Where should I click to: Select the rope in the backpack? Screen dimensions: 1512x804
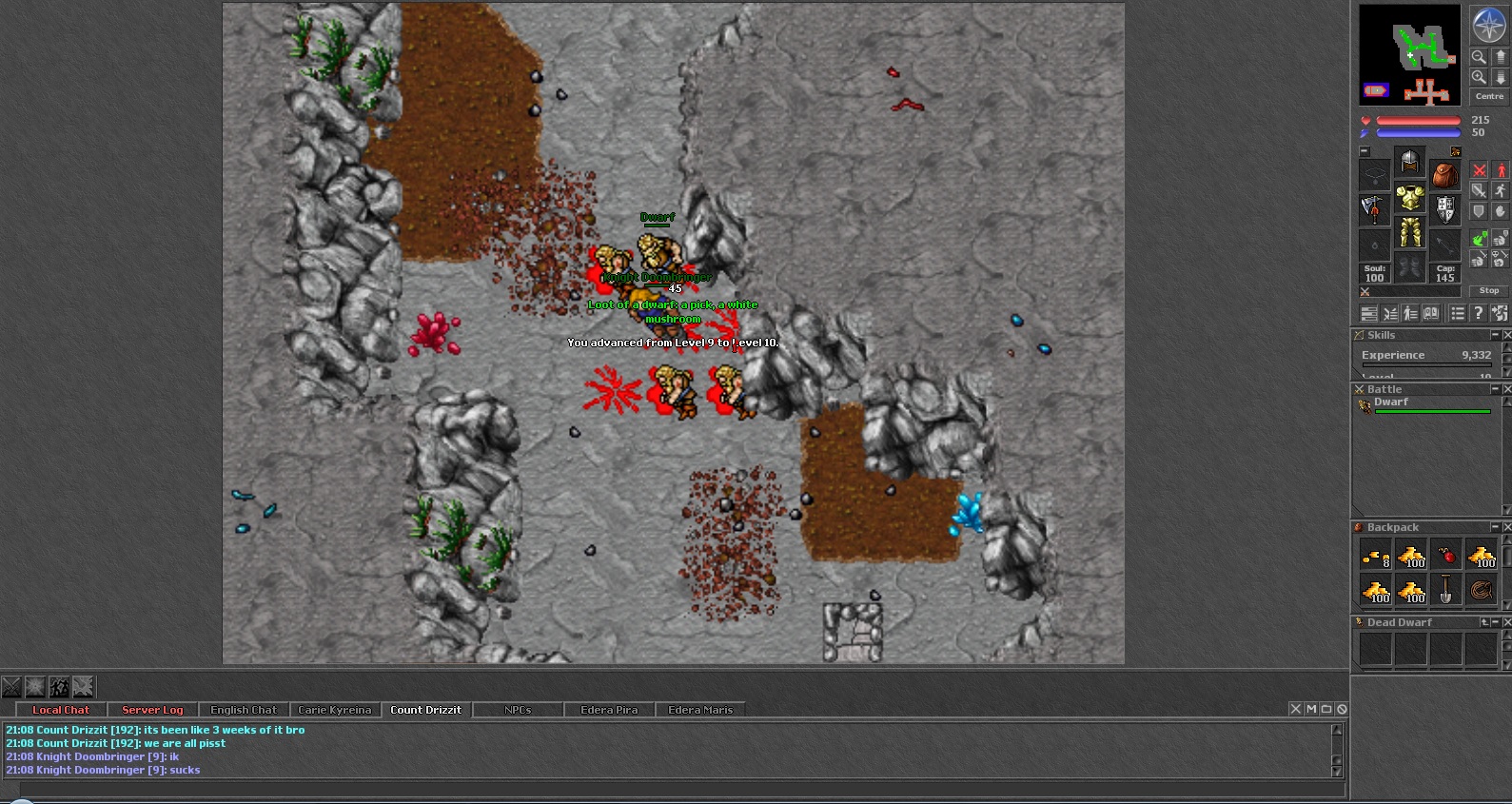pyautogui.click(x=1481, y=590)
